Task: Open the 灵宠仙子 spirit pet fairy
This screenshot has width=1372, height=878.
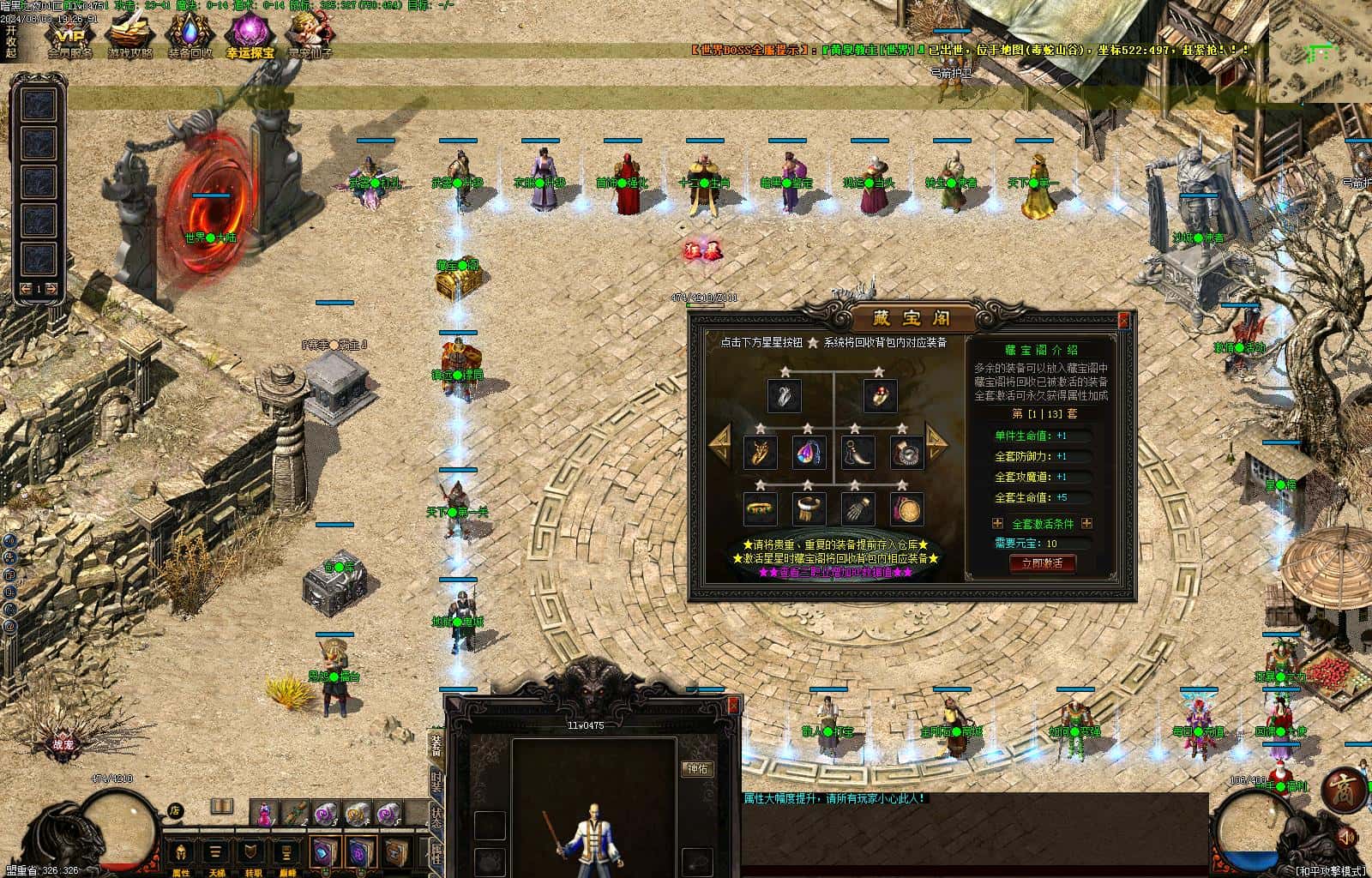Action: coord(310,37)
